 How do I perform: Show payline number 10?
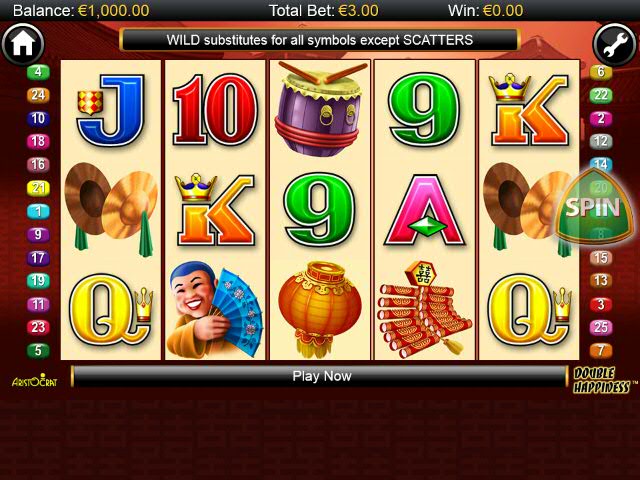38,118
